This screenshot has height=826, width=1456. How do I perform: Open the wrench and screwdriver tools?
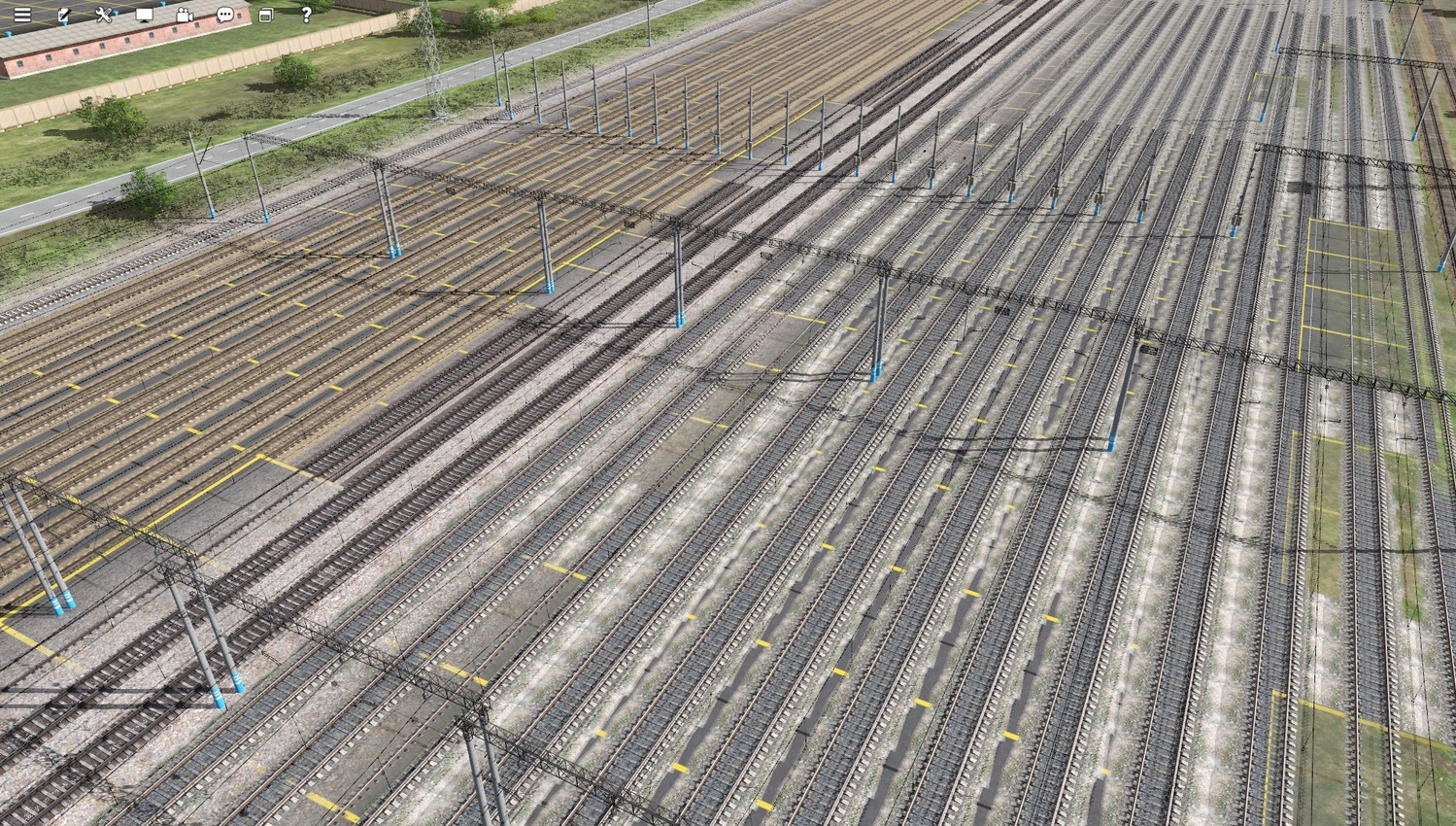pyautogui.click(x=104, y=15)
